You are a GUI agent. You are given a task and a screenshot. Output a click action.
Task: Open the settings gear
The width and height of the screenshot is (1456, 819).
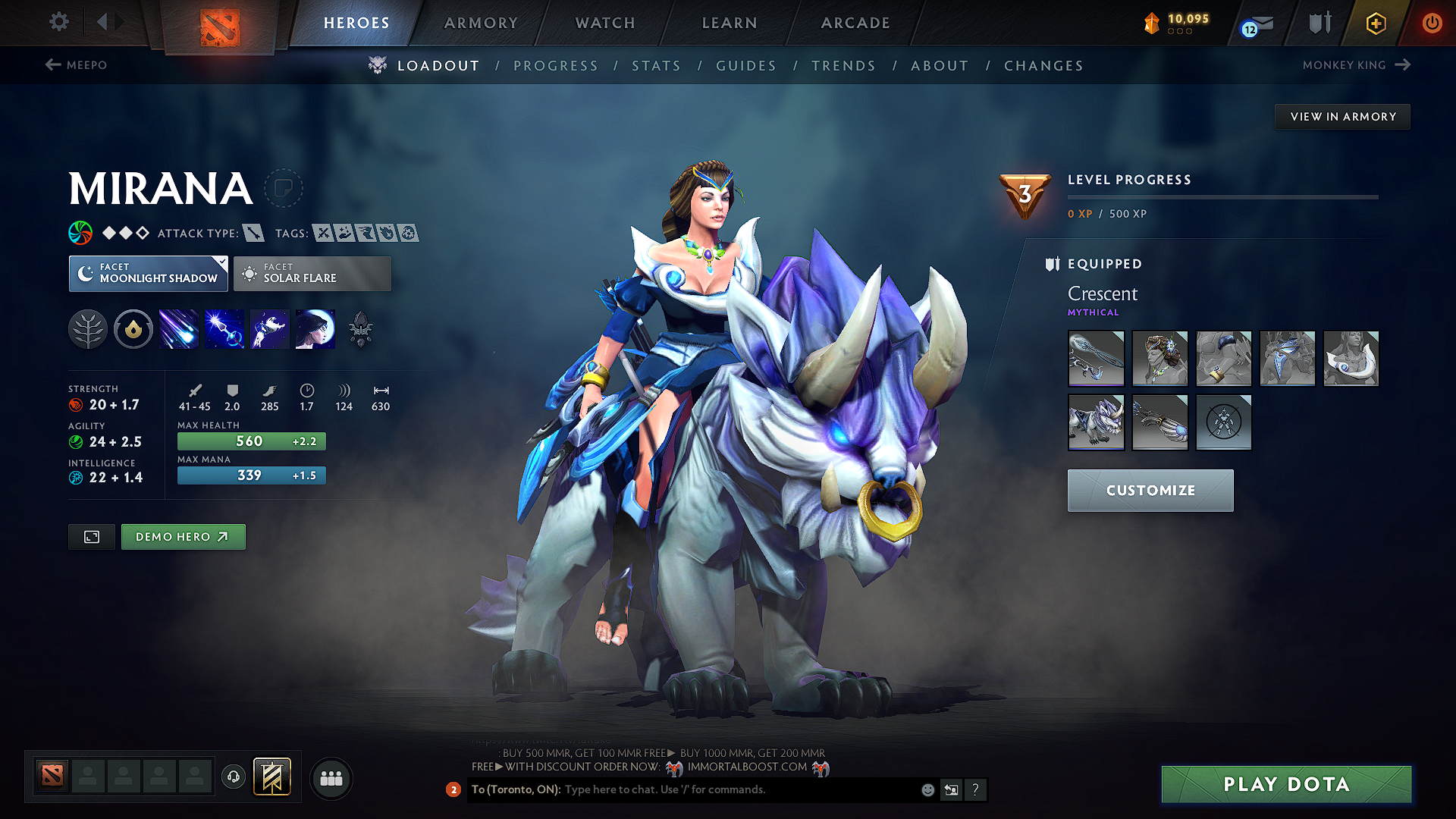point(58,23)
